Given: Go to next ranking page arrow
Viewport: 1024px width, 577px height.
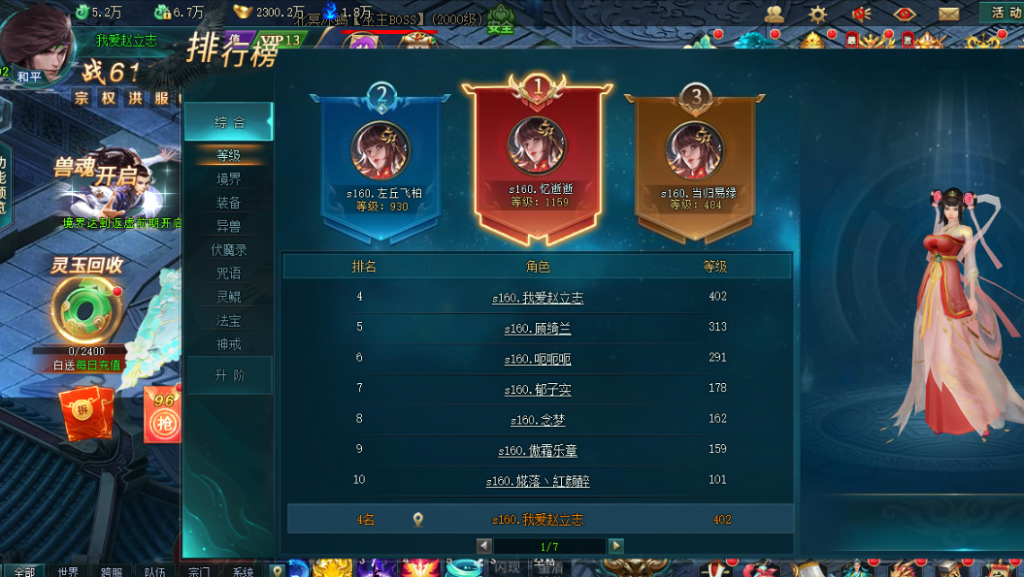Looking at the screenshot, I should 617,546.
